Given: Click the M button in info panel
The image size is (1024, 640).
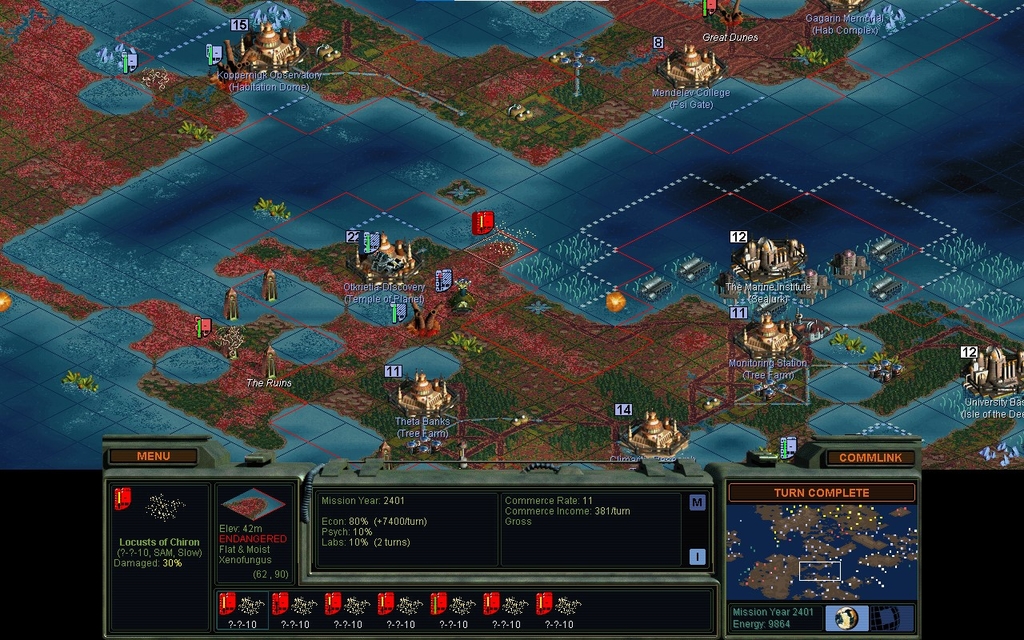Looking at the screenshot, I should [697, 502].
